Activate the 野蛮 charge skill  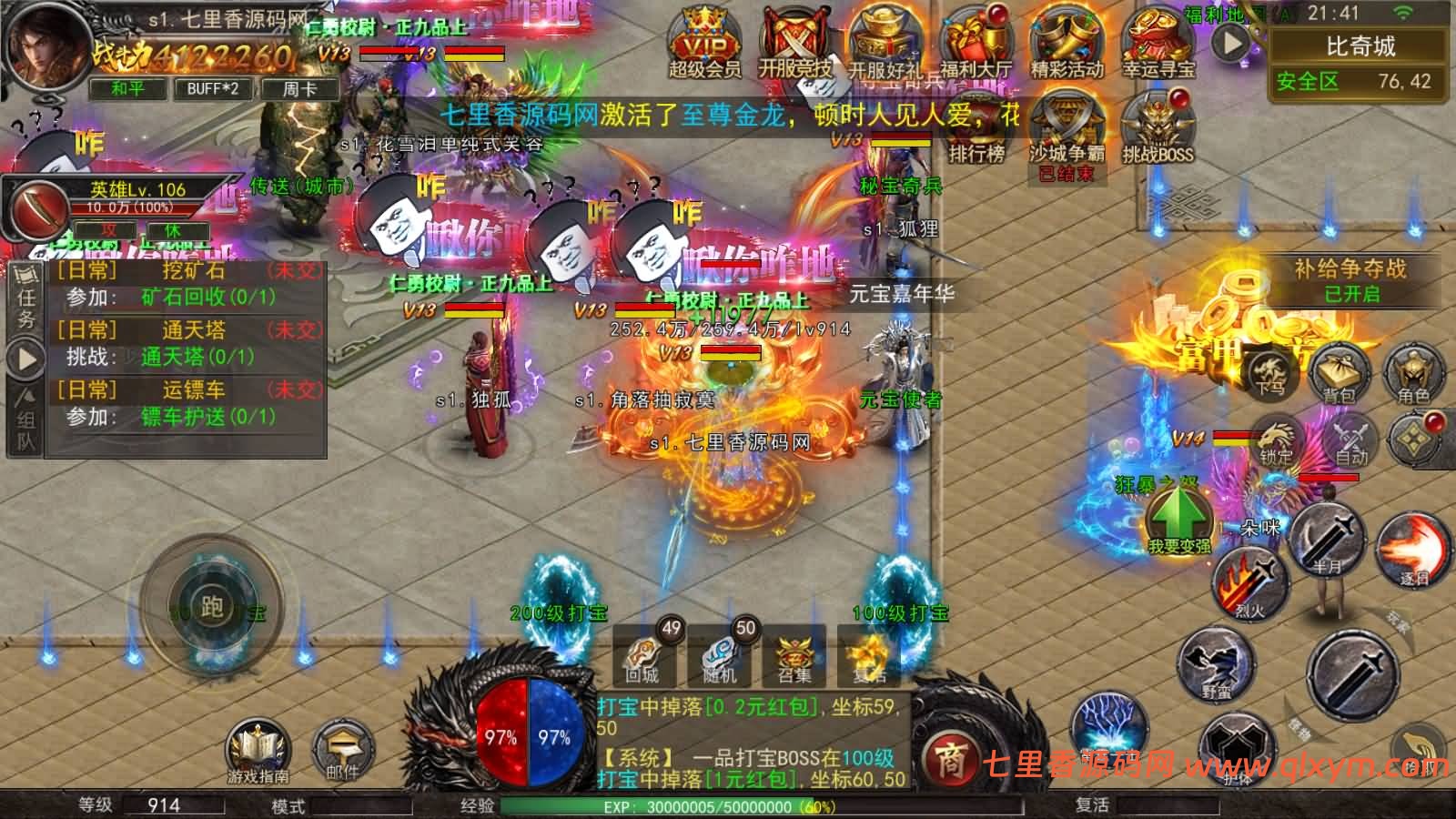pyautogui.click(x=1216, y=664)
